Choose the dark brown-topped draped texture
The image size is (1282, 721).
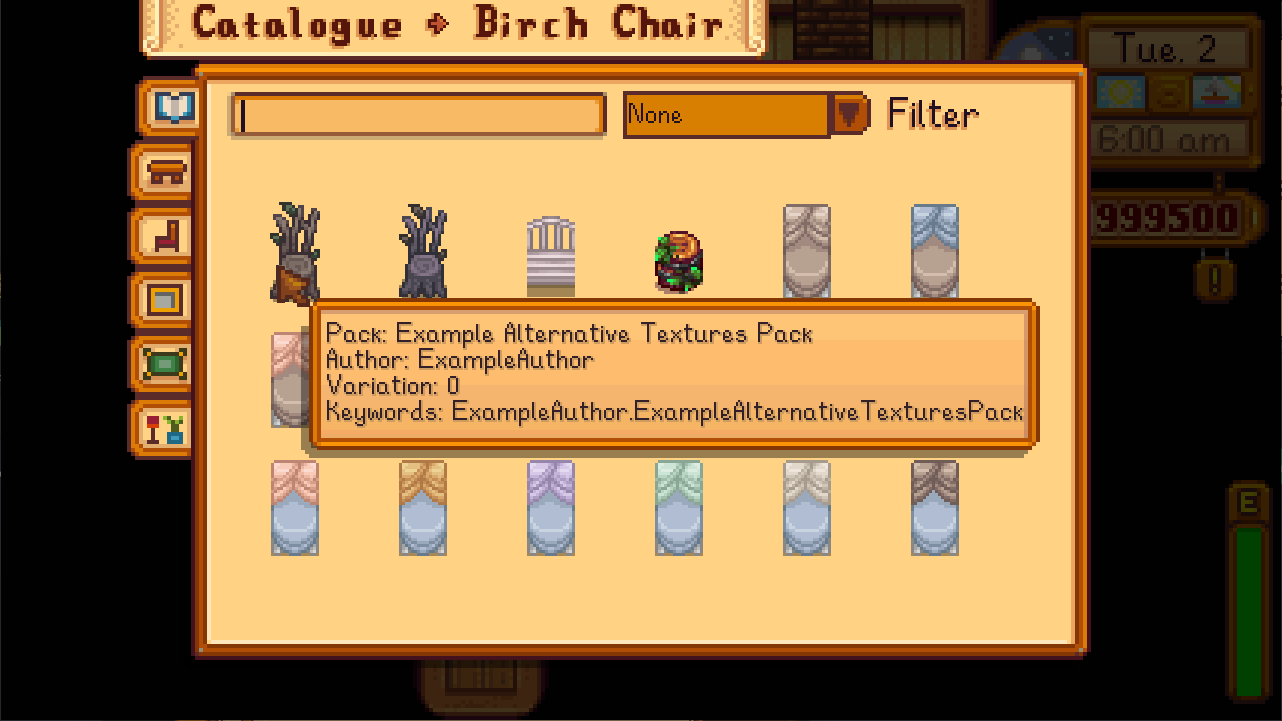[x=935, y=507]
